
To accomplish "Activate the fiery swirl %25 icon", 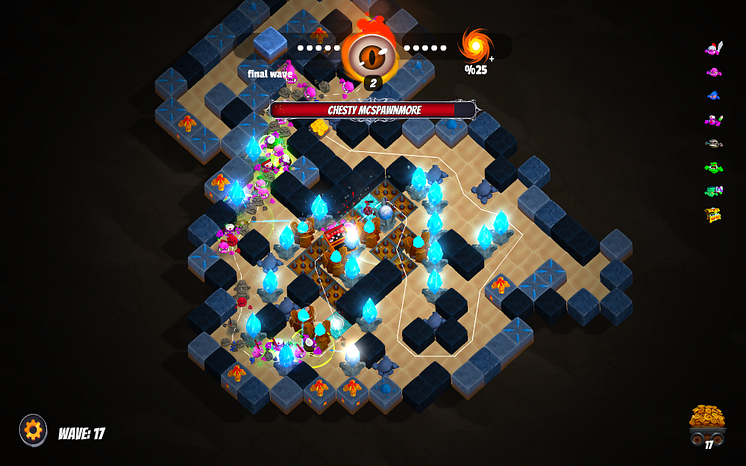I will point(475,46).
